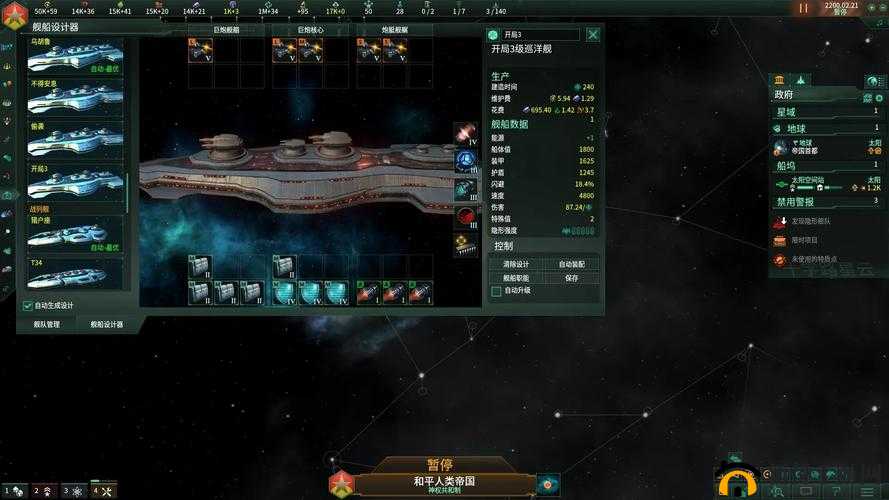Close the ship designer window
Screen dimensions: 889x500
coord(593,34)
